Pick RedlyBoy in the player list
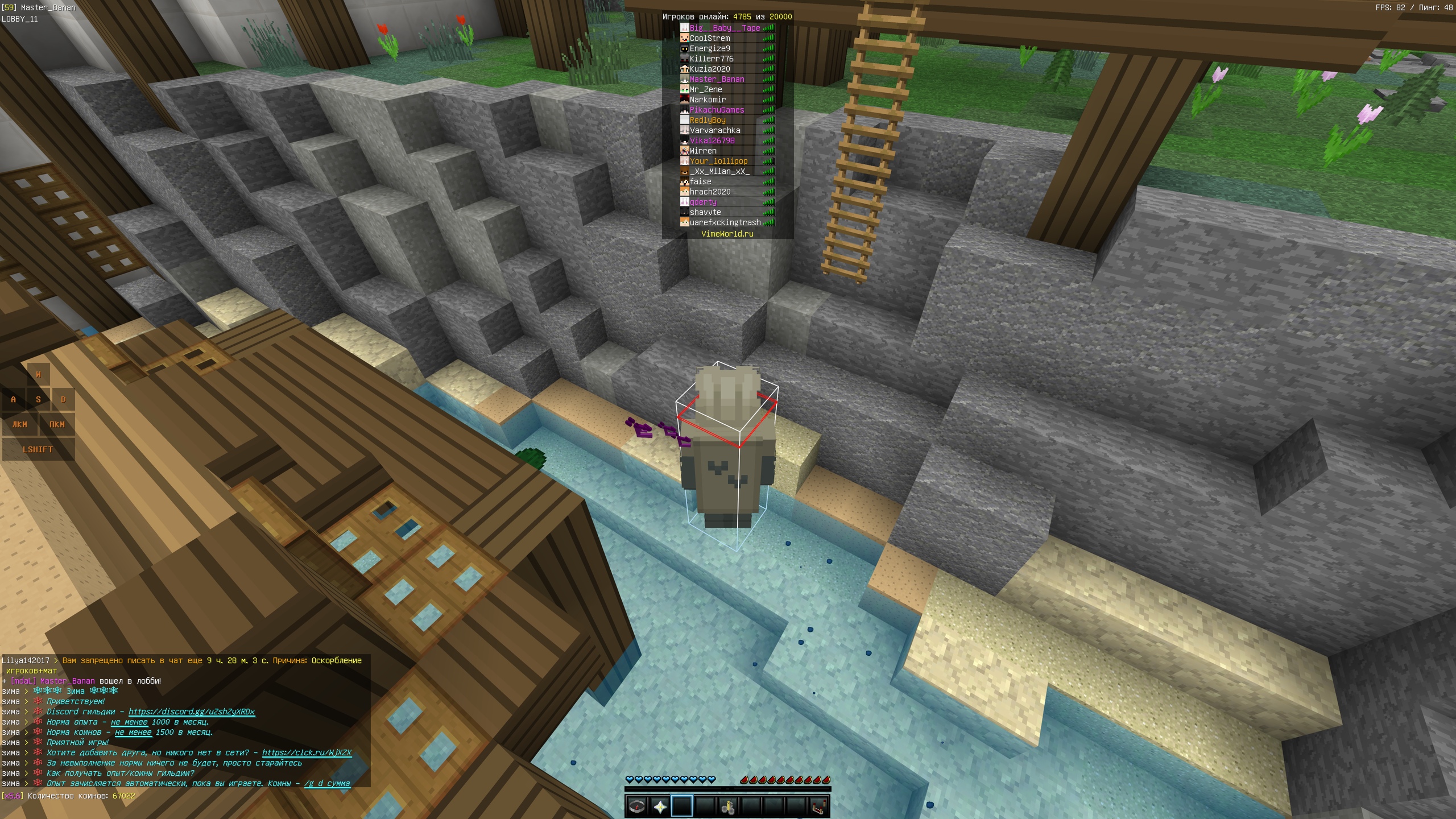This screenshot has width=1456, height=819. click(708, 120)
